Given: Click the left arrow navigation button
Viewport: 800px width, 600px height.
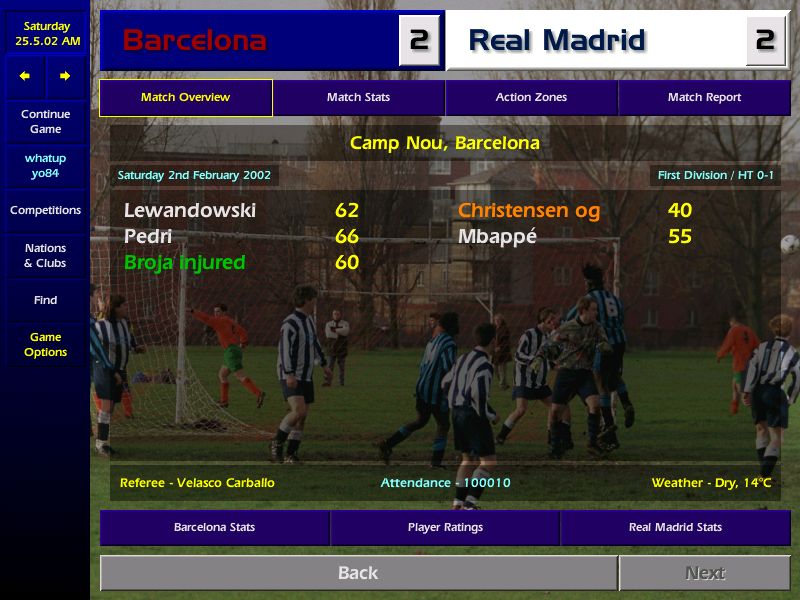Looking at the screenshot, I should point(25,76).
